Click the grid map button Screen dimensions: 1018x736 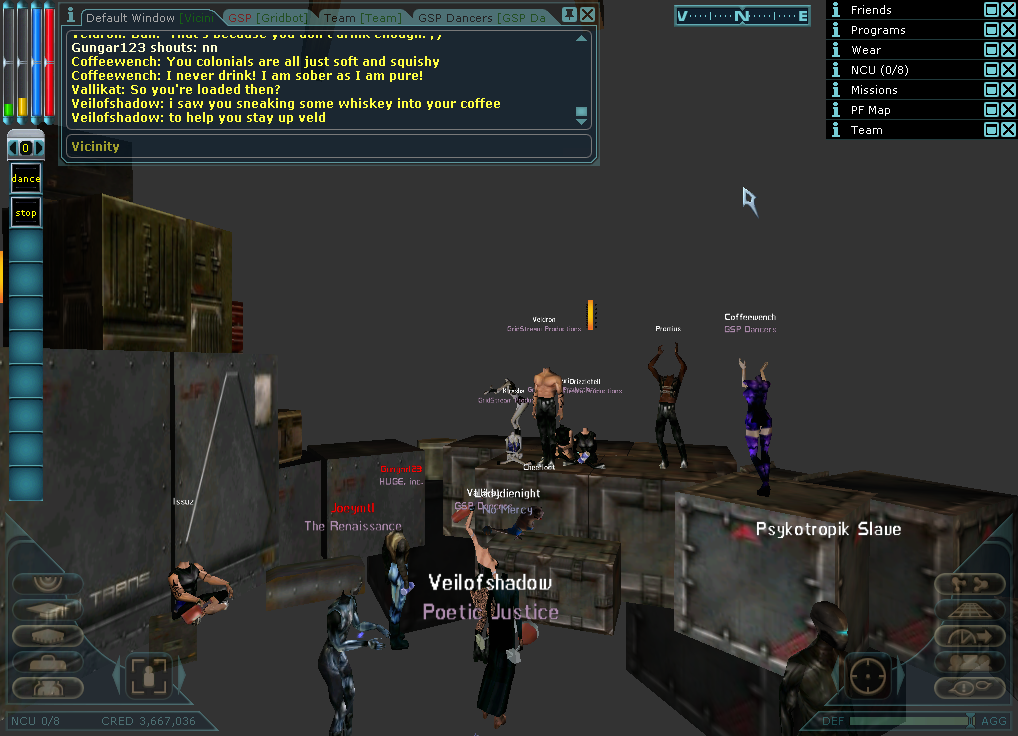[969, 610]
